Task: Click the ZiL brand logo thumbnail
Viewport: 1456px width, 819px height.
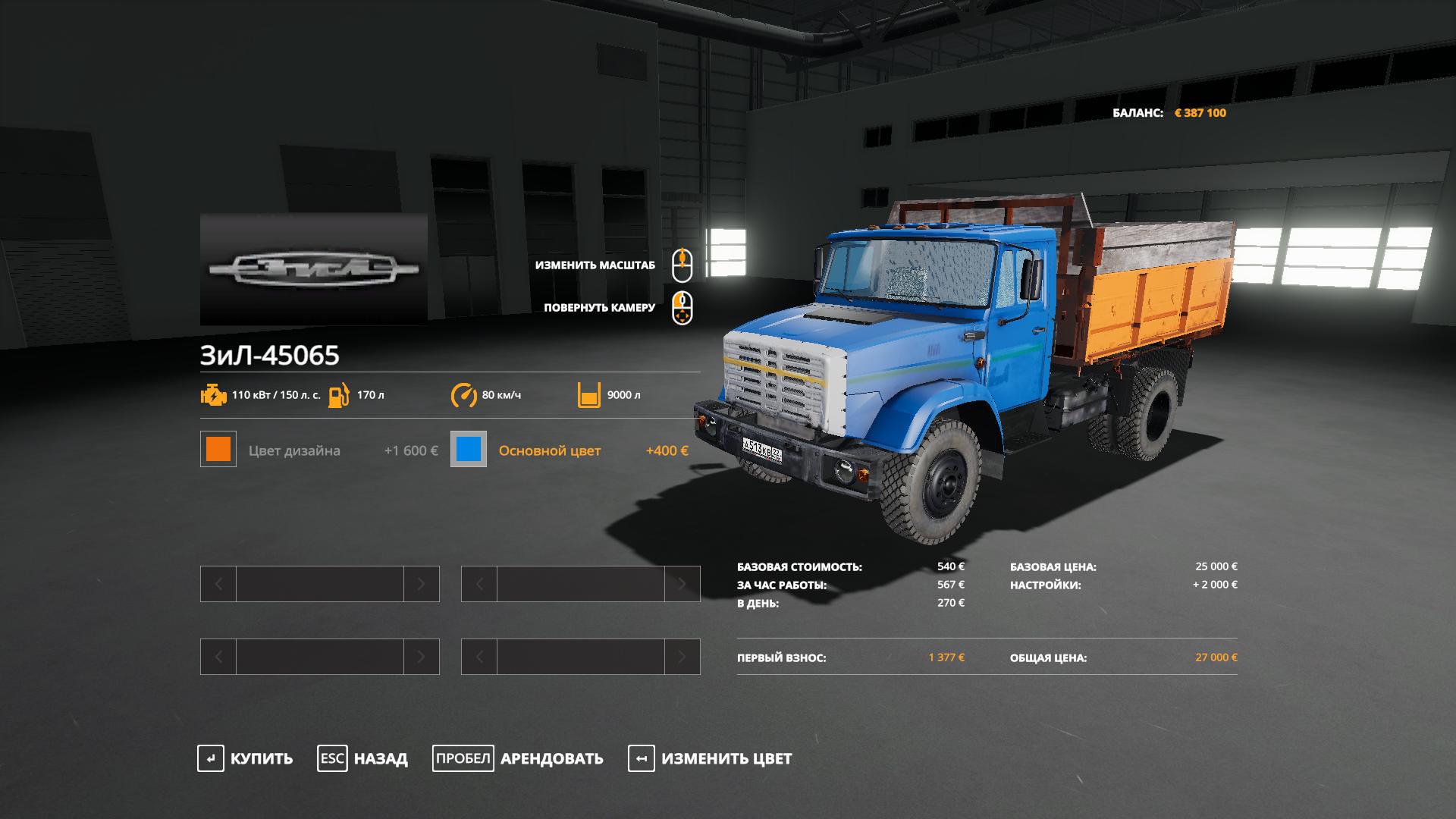Action: (x=314, y=269)
